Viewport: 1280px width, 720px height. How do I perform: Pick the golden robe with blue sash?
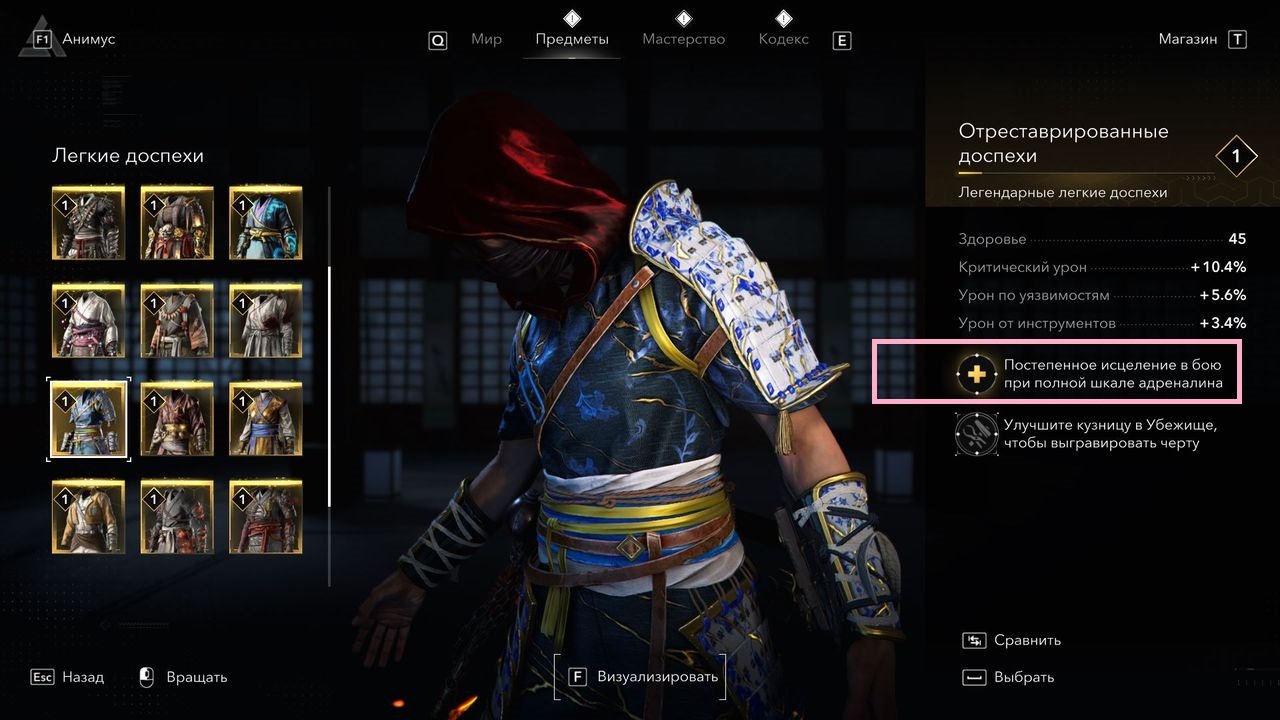coord(266,419)
